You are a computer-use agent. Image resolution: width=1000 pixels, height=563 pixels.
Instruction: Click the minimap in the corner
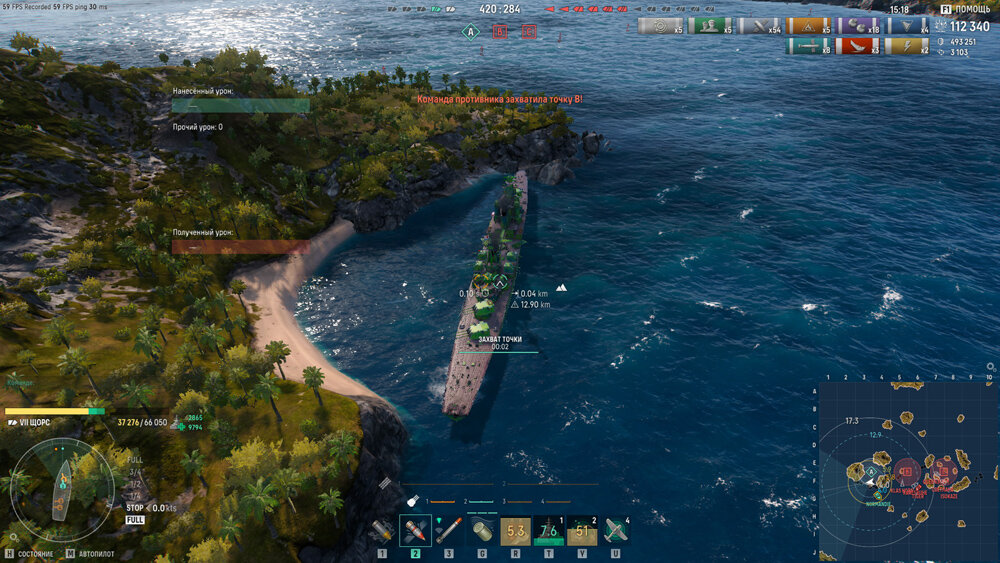(908, 470)
